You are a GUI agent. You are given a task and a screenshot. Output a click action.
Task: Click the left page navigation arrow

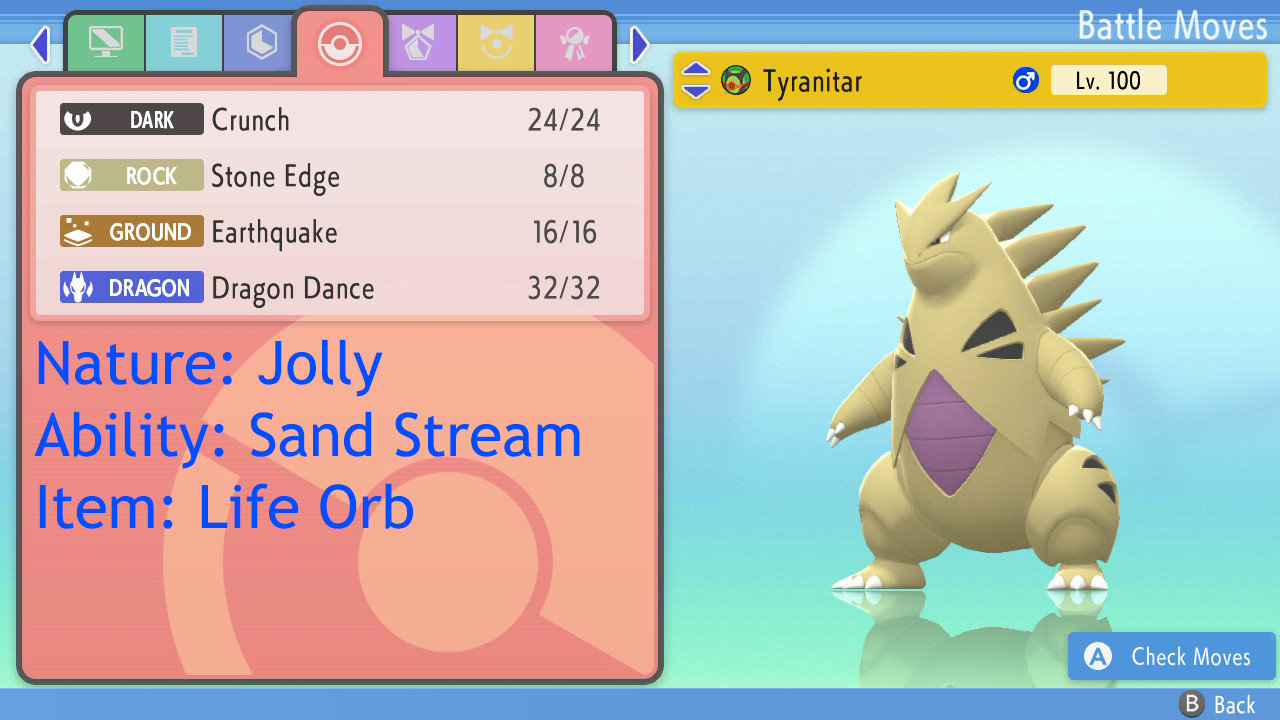click(39, 44)
